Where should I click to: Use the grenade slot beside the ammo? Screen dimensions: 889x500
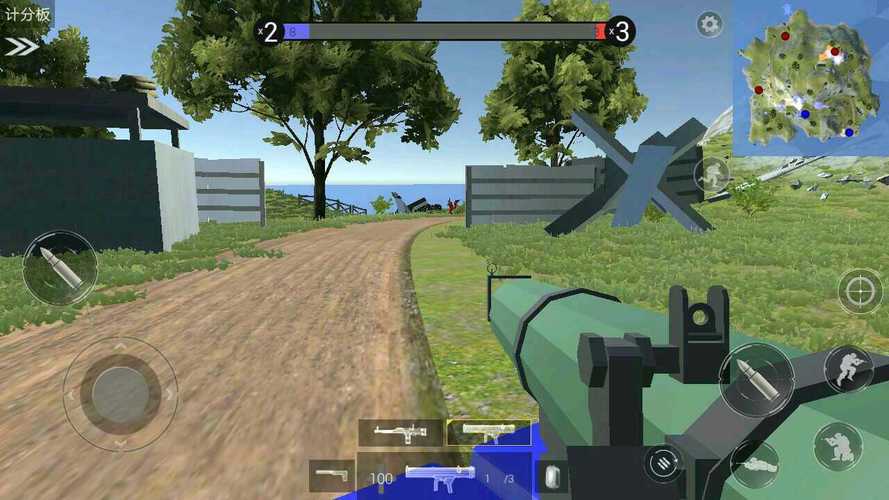[551, 477]
